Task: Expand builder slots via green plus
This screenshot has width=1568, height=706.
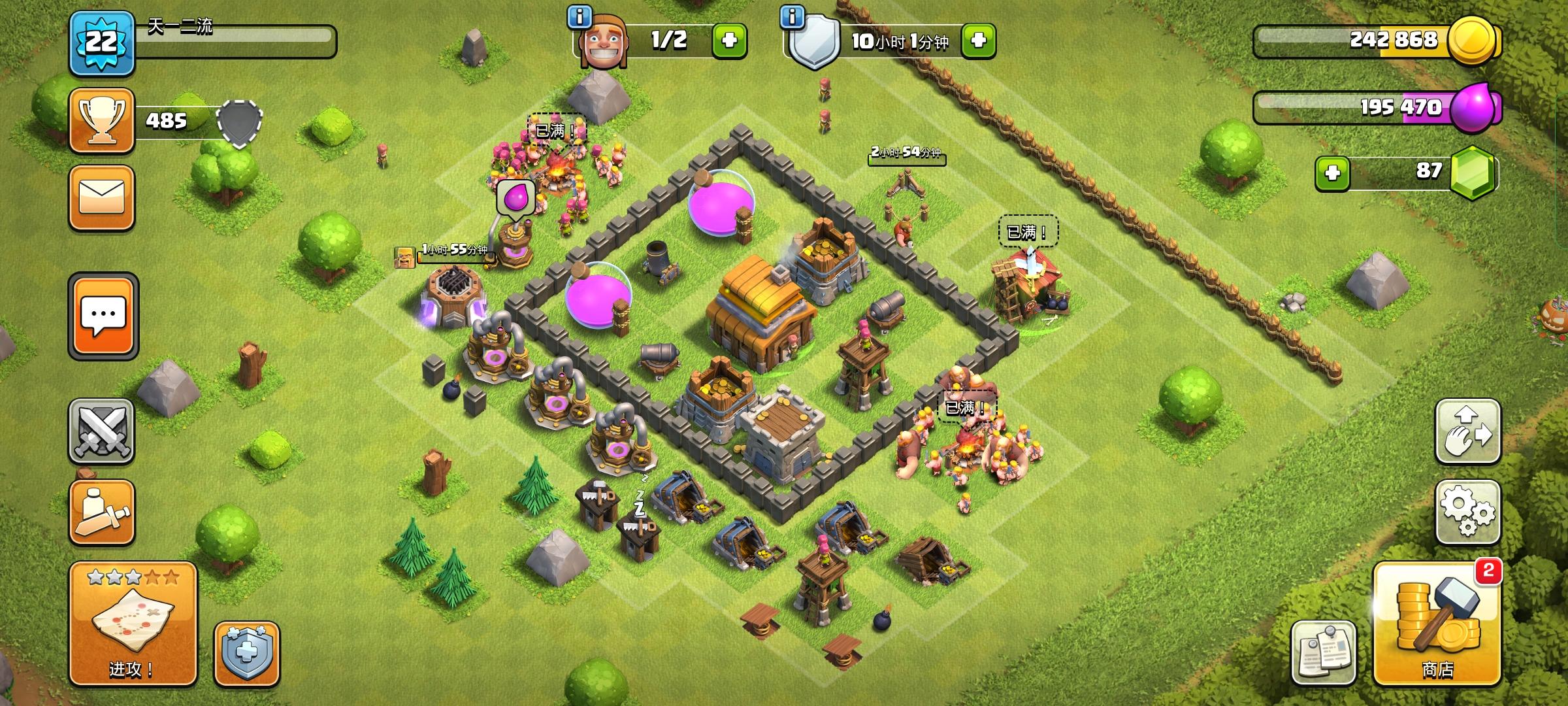Action: pos(731,39)
